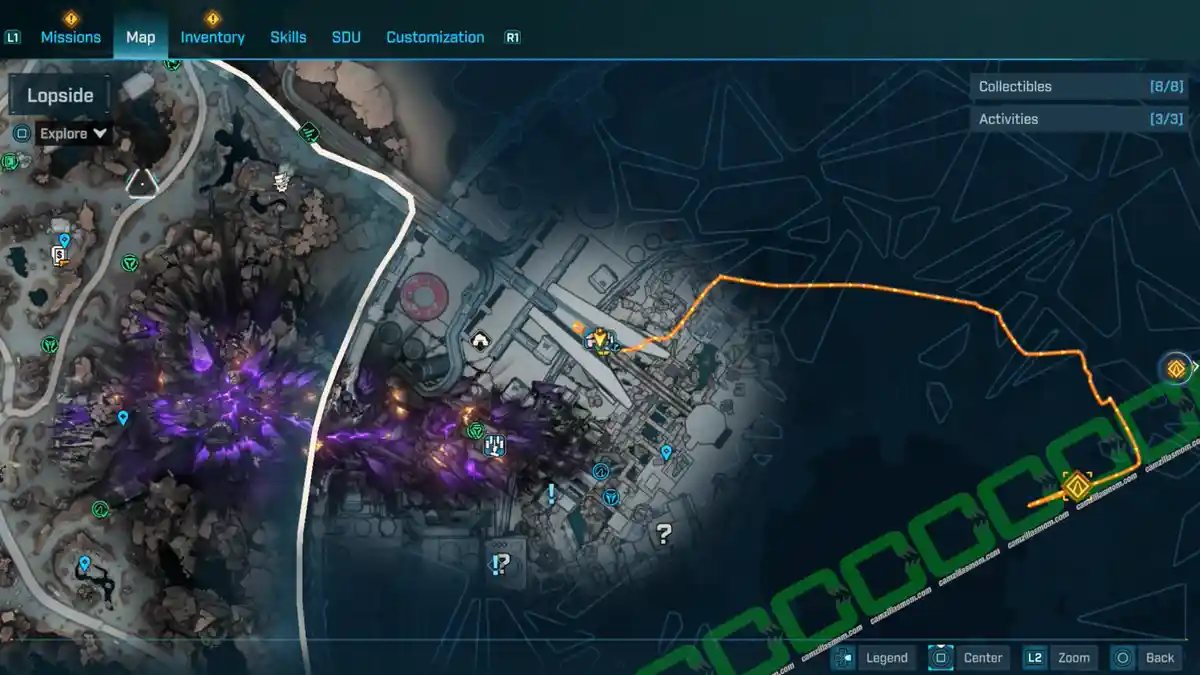Center the map on player

(969, 657)
